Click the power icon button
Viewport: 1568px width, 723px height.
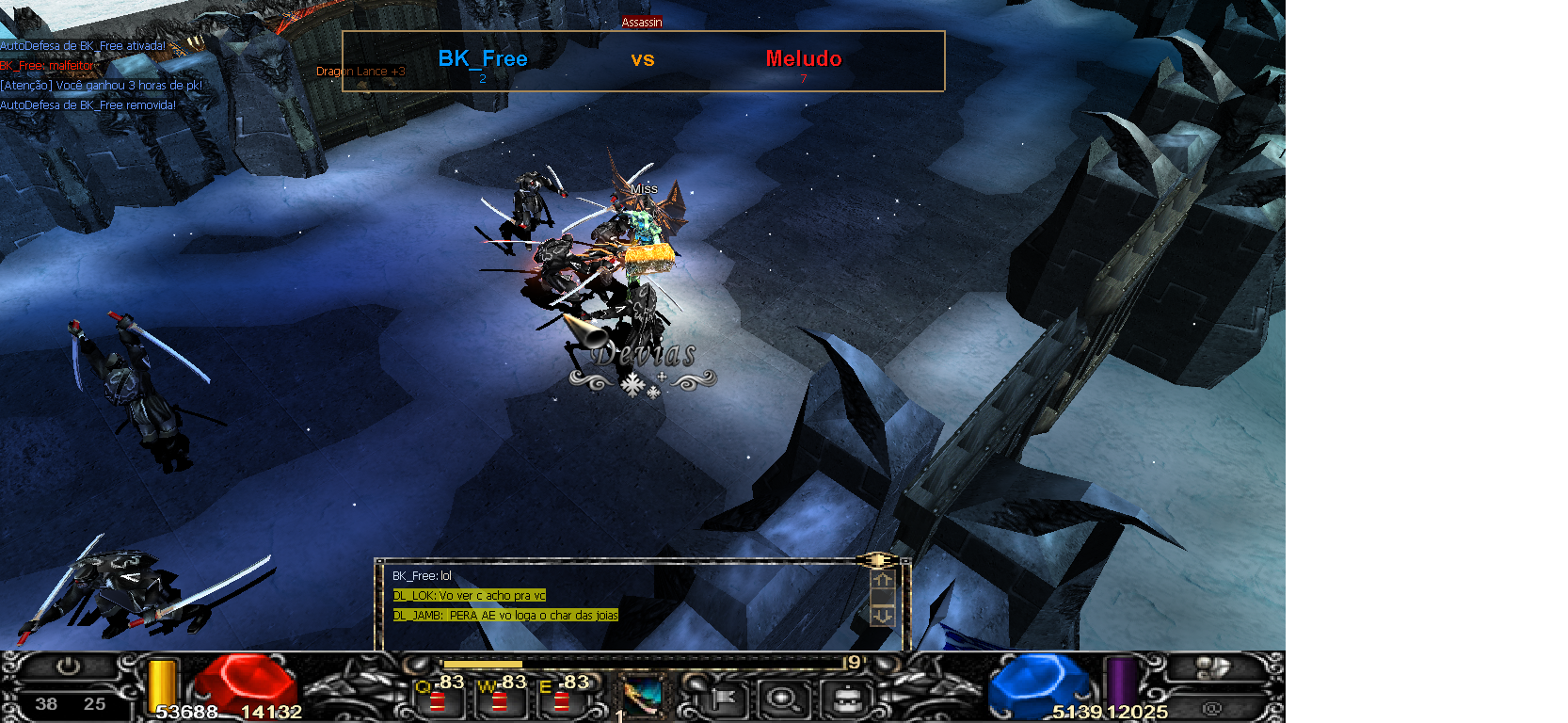click(68, 667)
